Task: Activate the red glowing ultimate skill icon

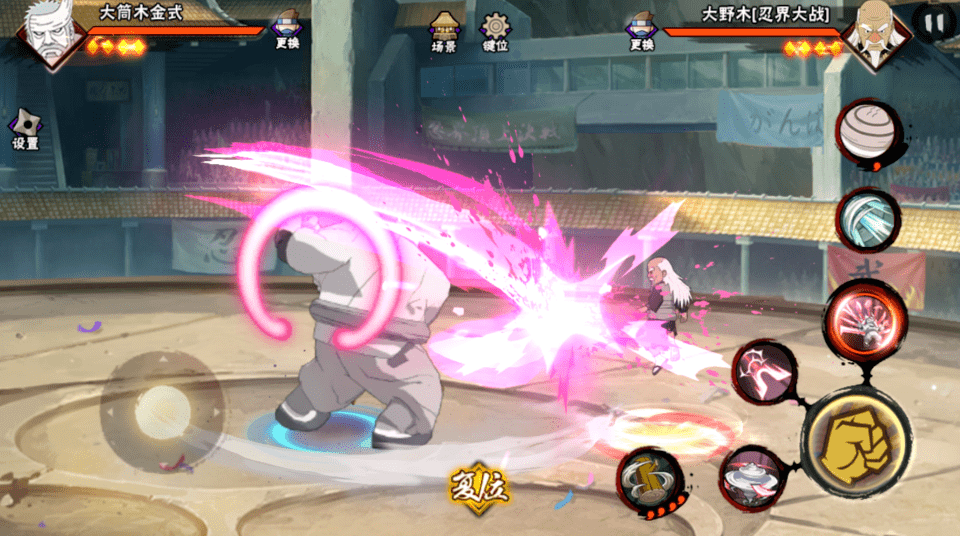Action: (x=864, y=319)
